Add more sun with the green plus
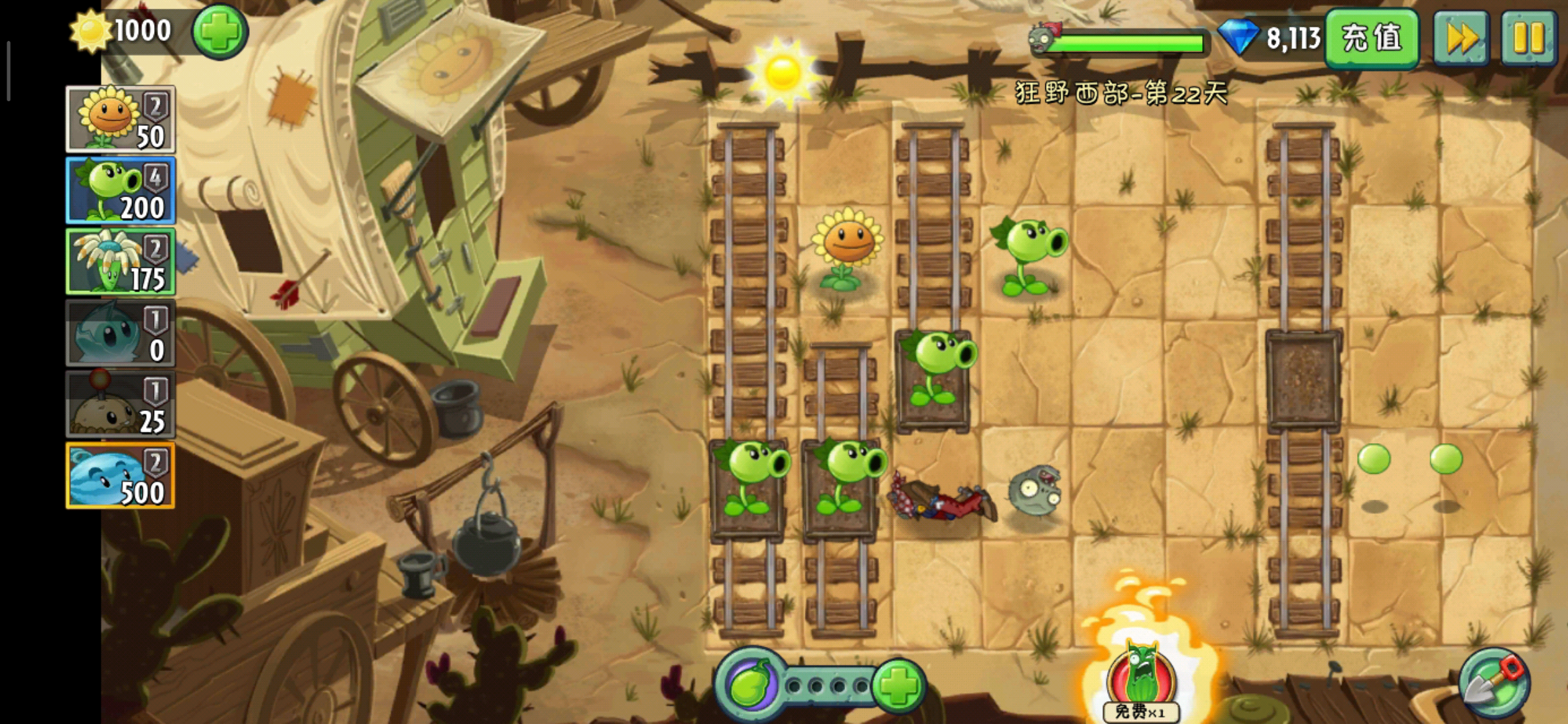The height and width of the screenshot is (724, 1568). tap(220, 32)
